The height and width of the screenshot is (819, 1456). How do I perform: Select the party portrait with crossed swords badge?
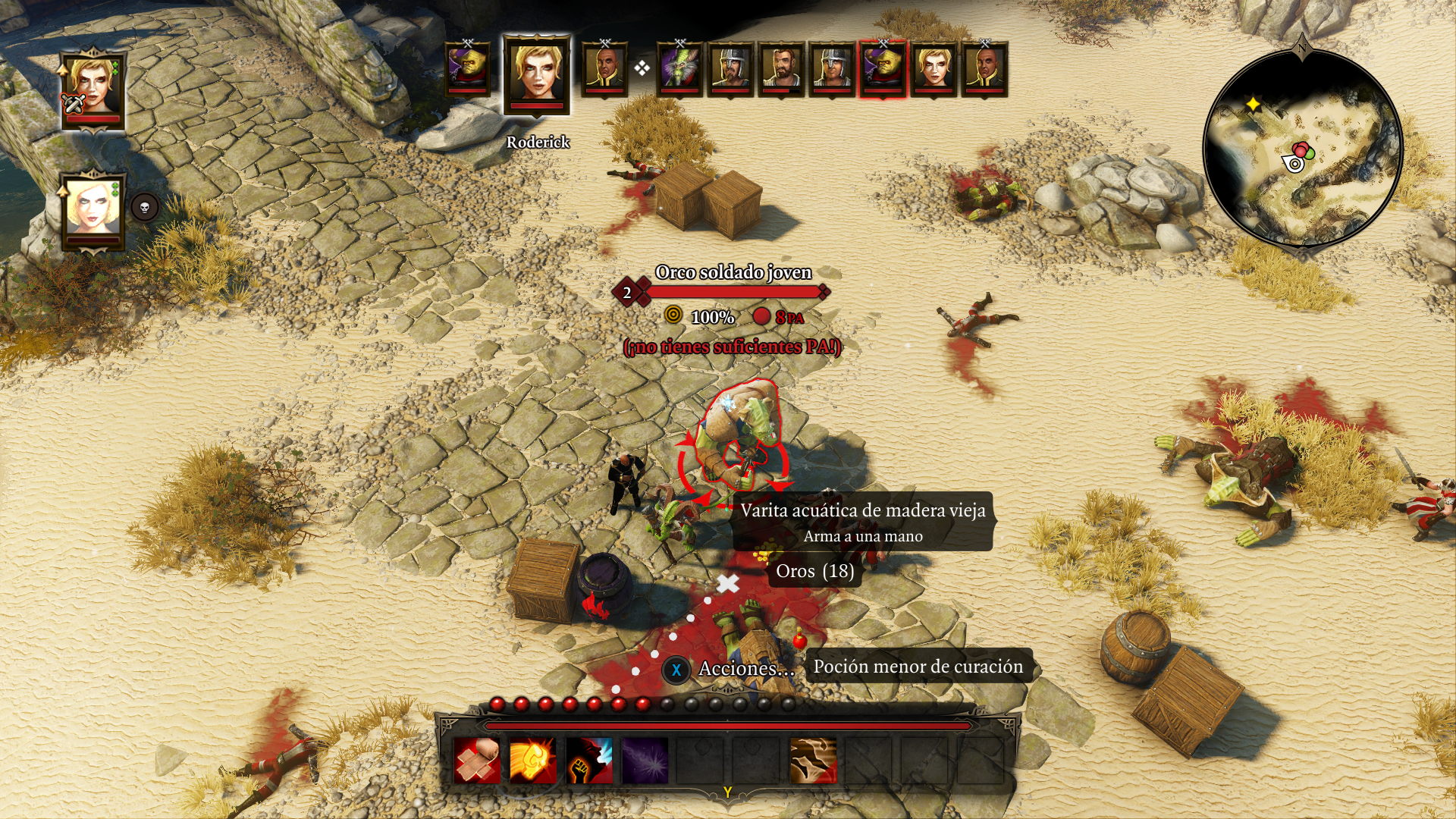tap(93, 91)
